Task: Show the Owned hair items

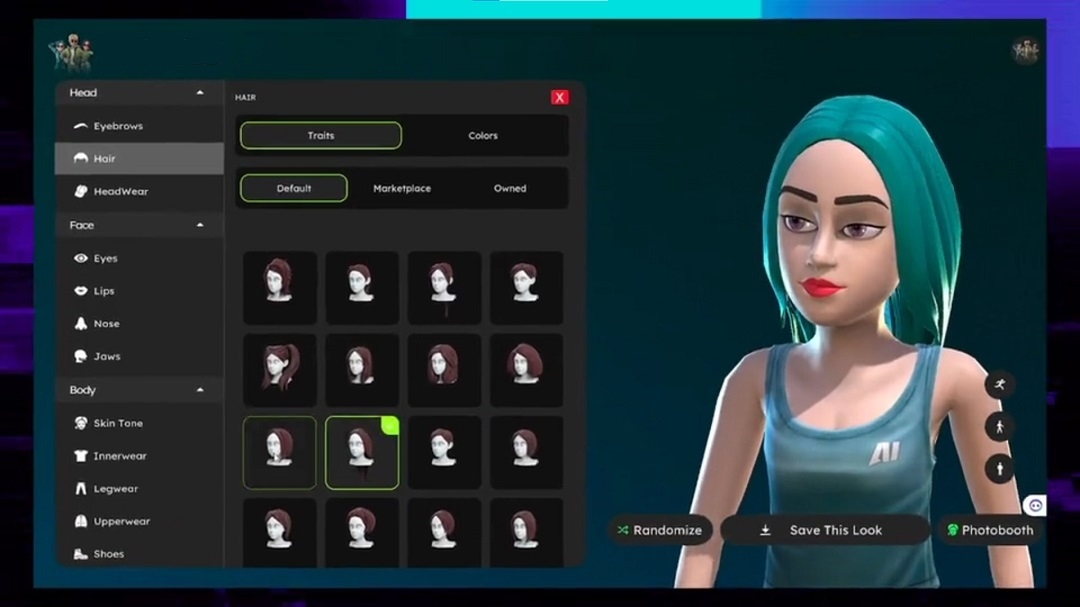Action: (x=510, y=188)
